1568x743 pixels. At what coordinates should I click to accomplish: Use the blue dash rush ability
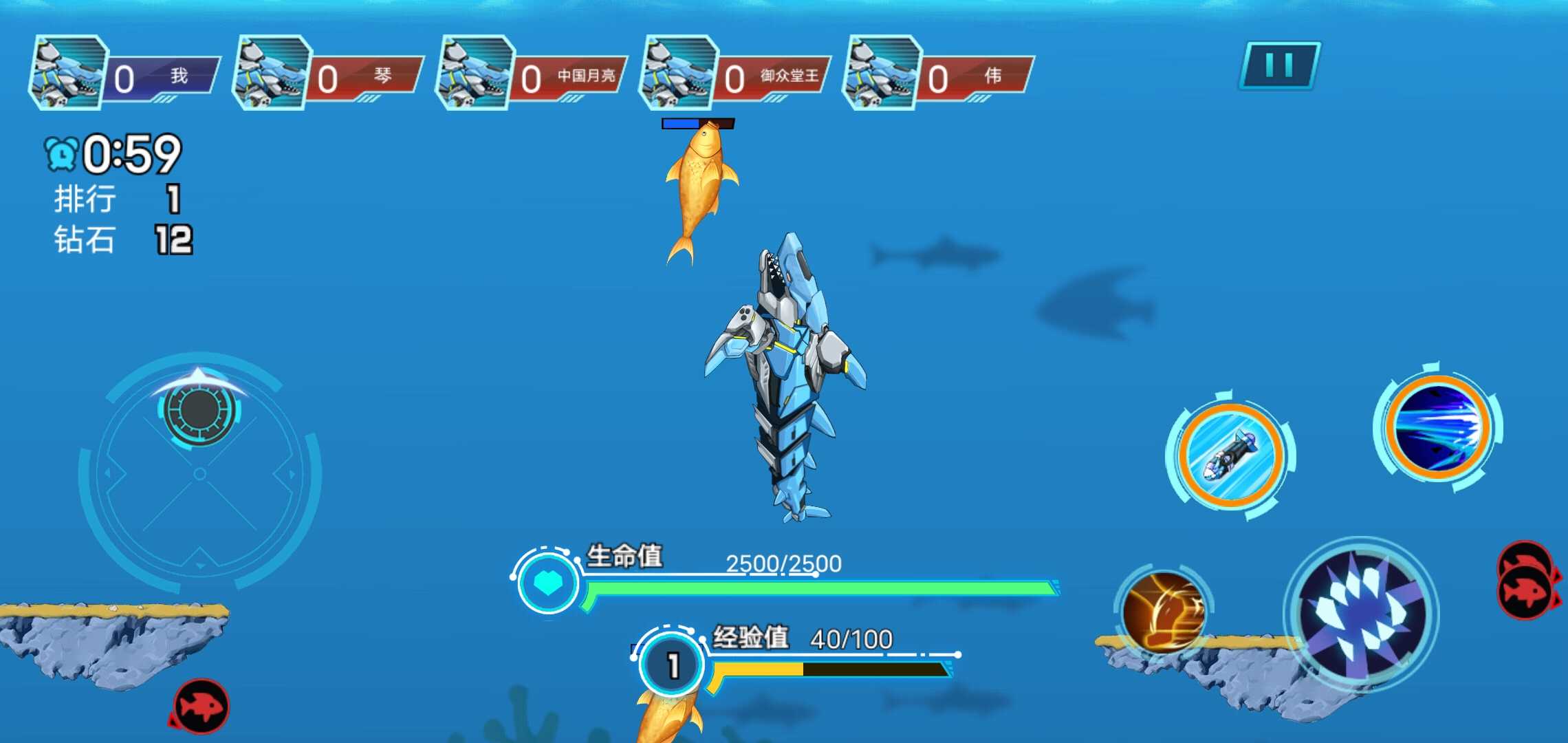1437,427
